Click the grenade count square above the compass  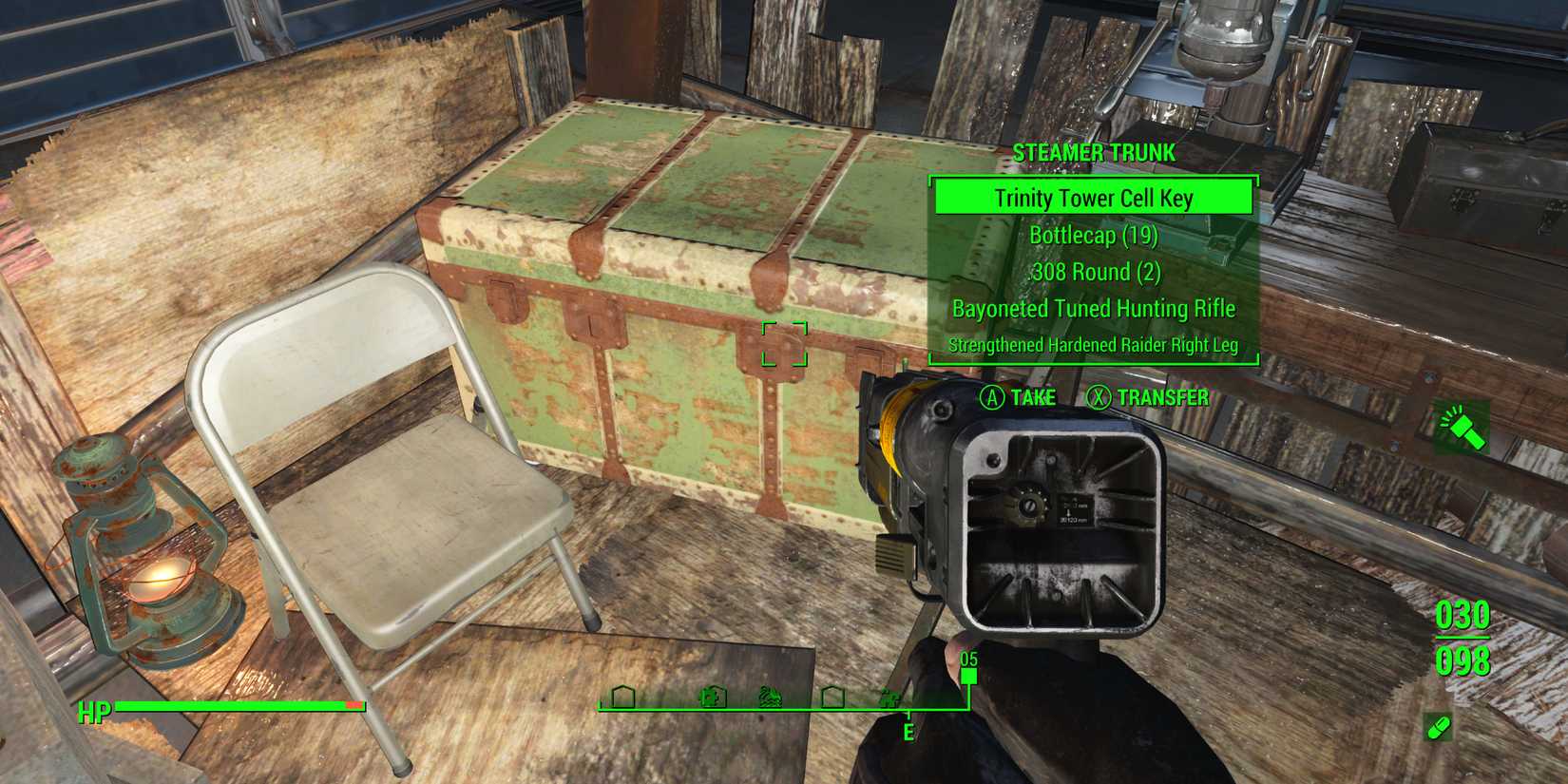tap(968, 675)
